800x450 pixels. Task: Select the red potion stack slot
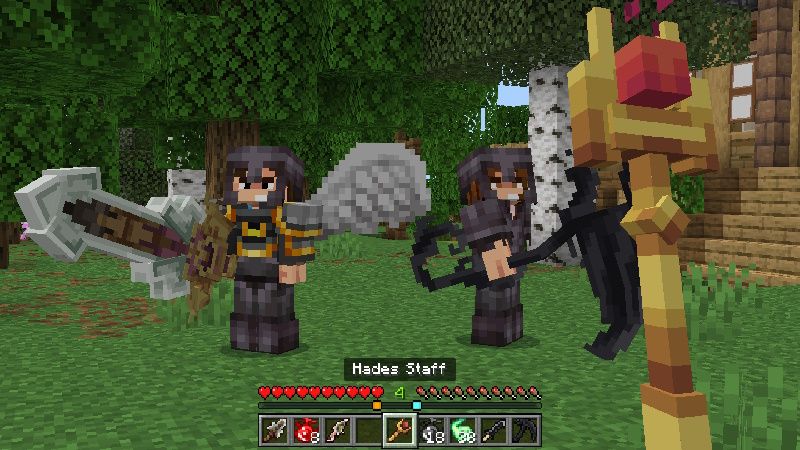(305, 431)
